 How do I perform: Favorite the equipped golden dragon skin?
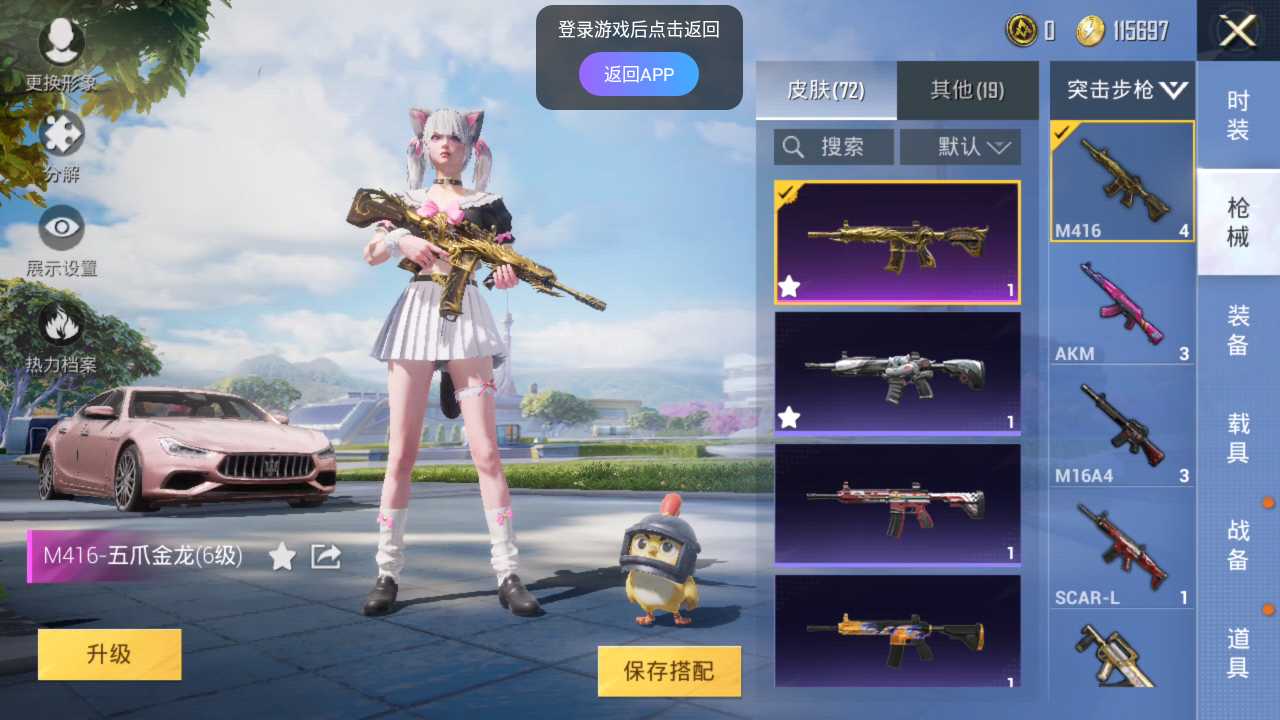pyautogui.click(x=789, y=287)
